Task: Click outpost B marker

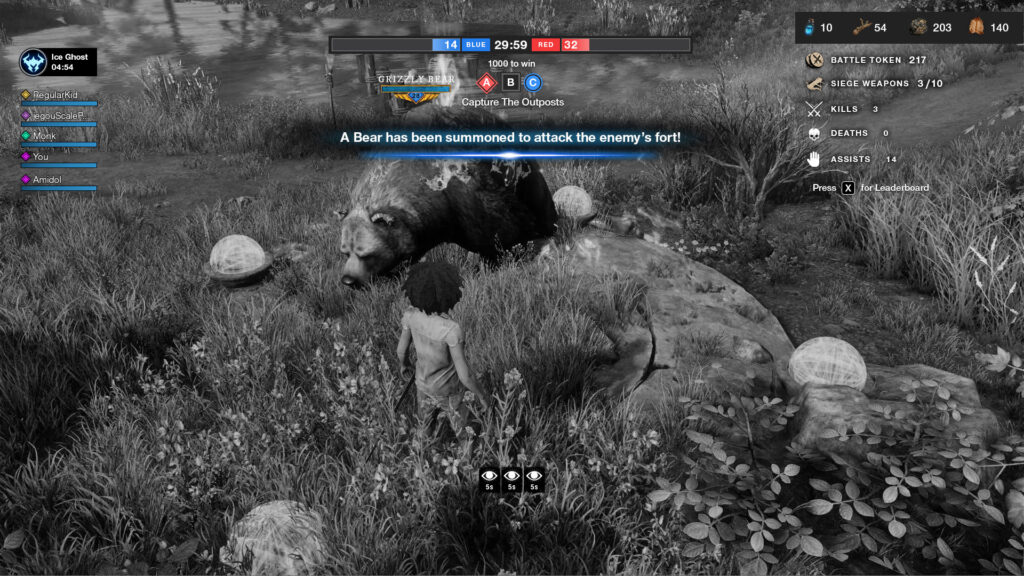Action: (510, 82)
